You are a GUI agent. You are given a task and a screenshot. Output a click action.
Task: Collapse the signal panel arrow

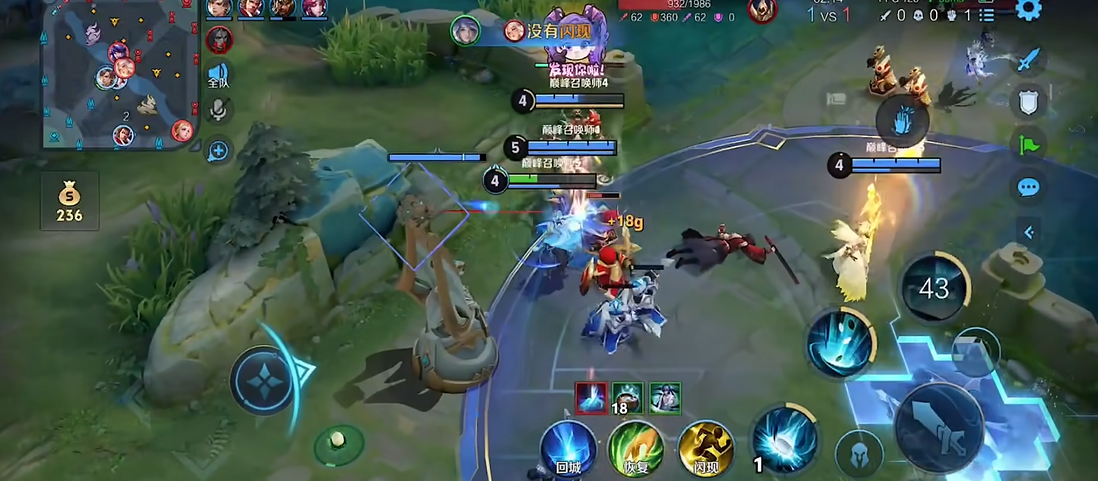click(1028, 232)
